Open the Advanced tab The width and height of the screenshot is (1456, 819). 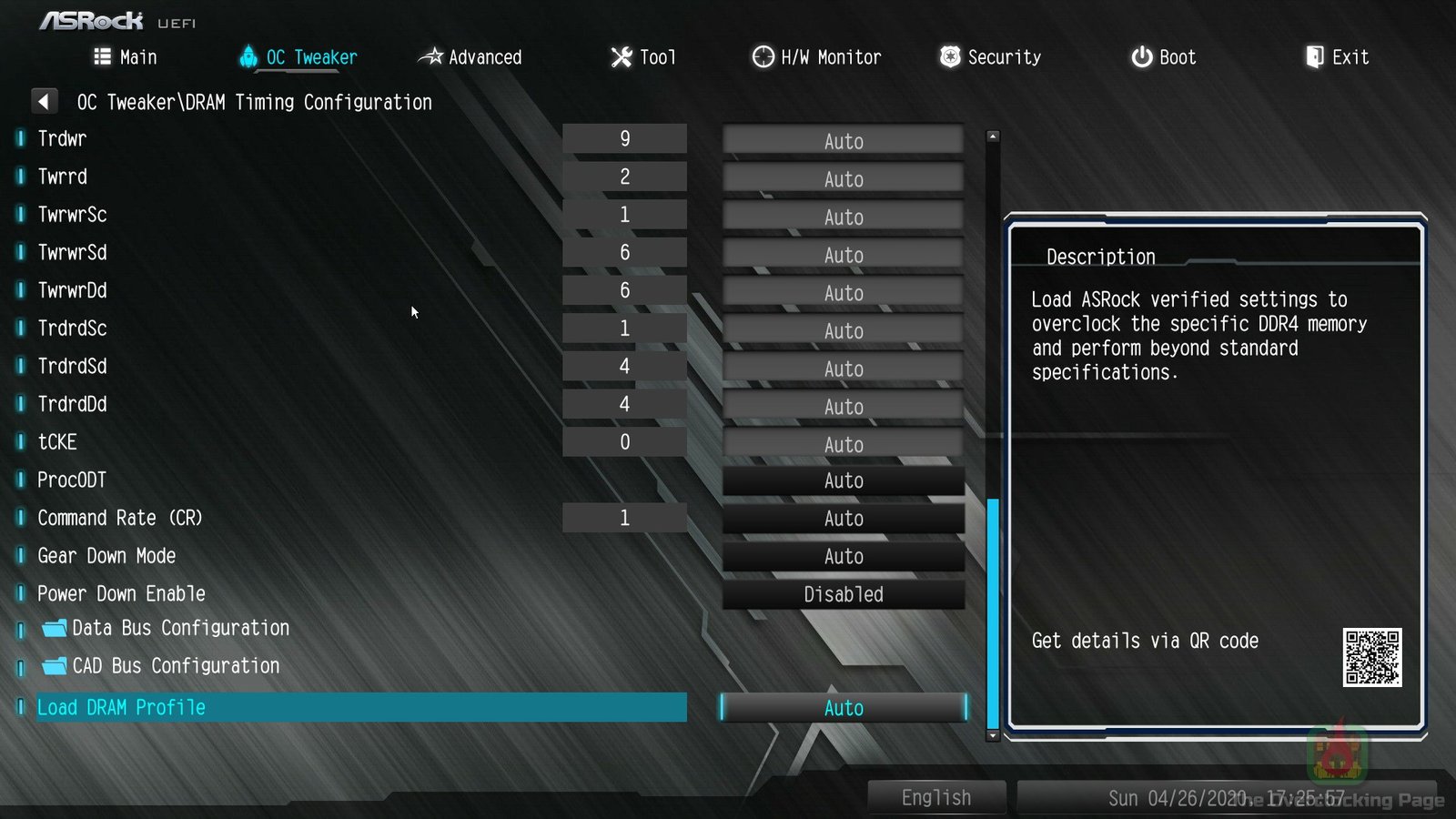(x=470, y=57)
